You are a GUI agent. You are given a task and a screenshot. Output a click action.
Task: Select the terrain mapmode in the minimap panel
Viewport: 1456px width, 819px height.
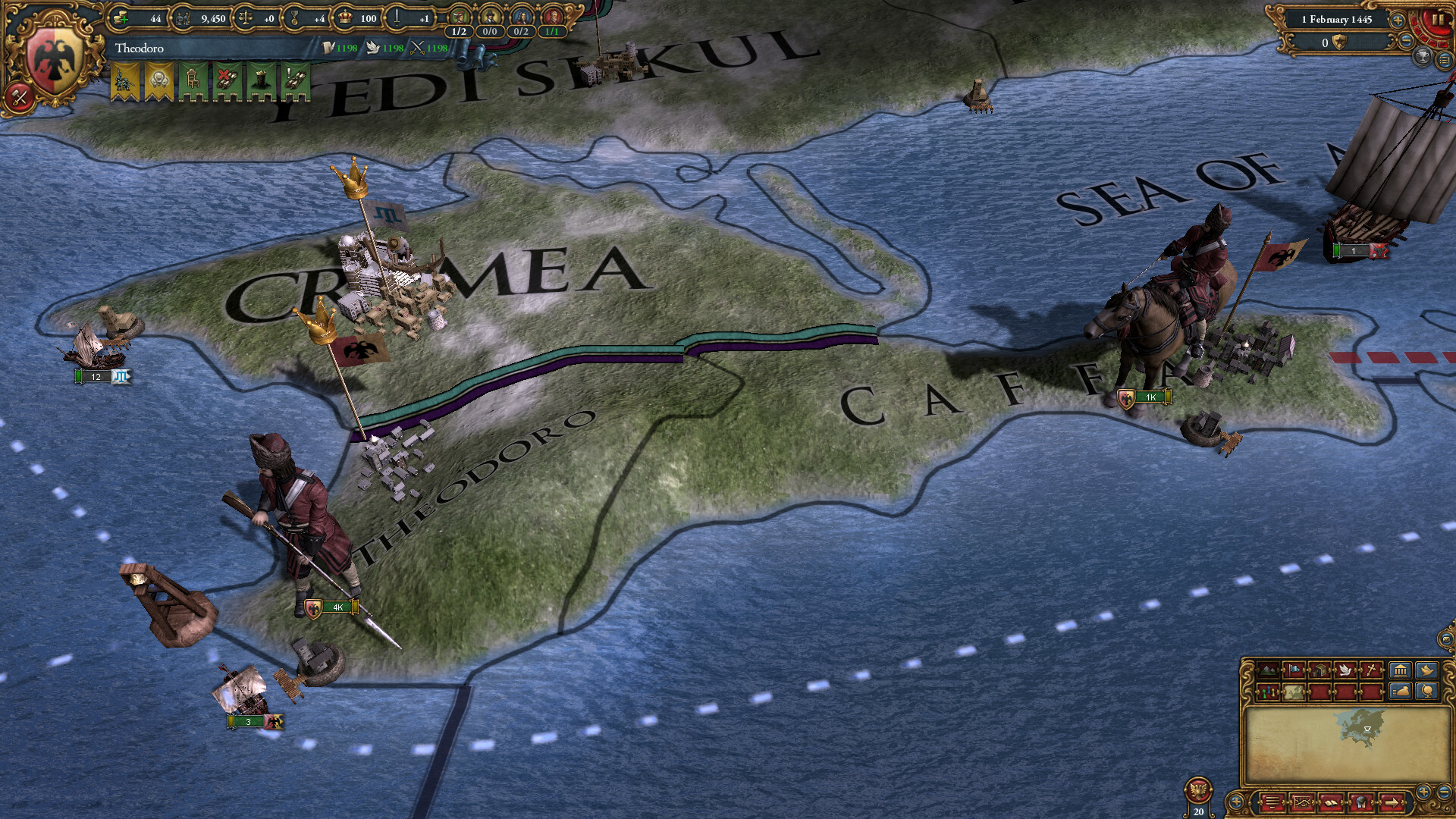(x=1268, y=670)
